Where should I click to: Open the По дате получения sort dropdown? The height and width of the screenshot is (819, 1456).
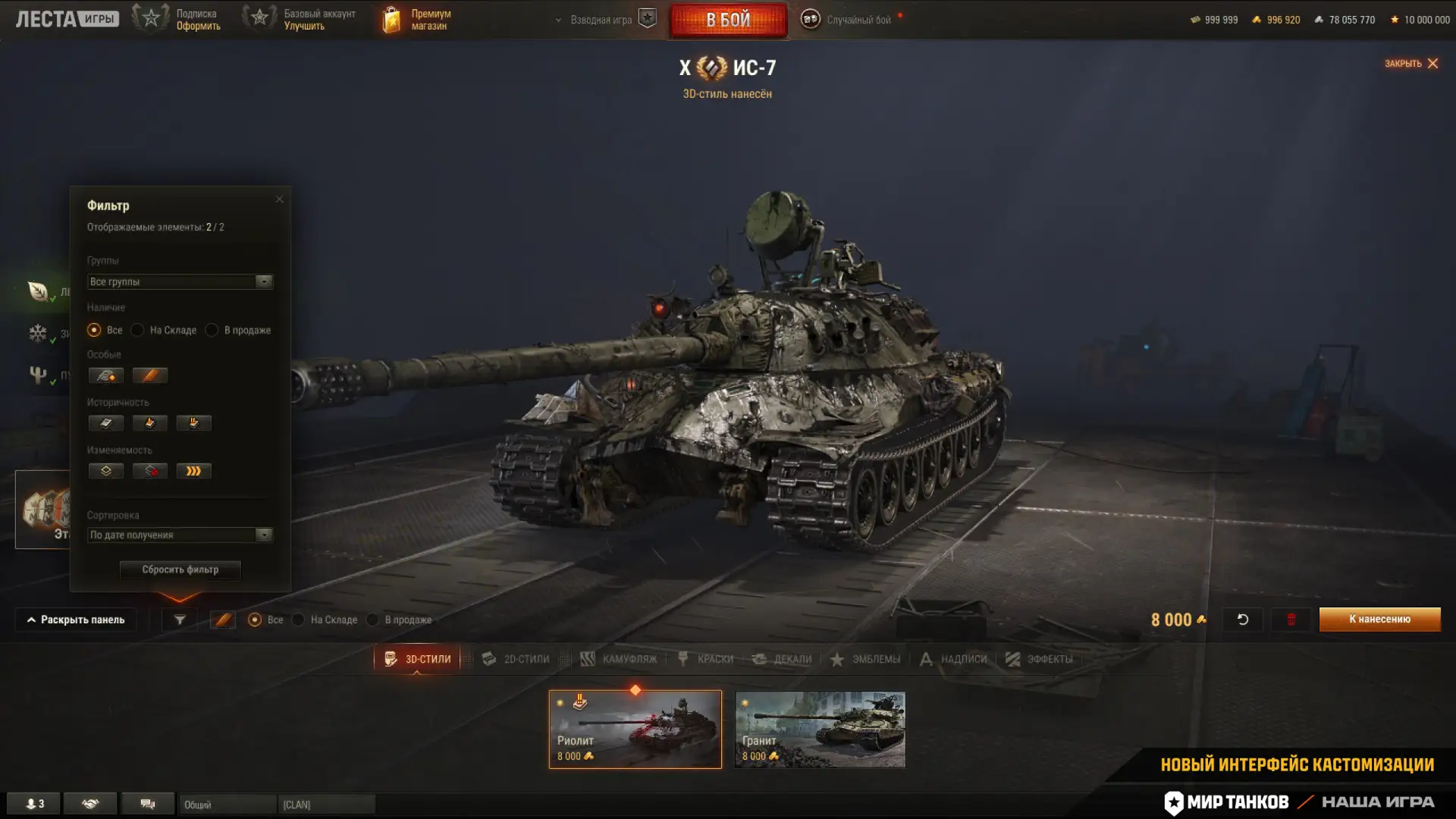point(180,535)
